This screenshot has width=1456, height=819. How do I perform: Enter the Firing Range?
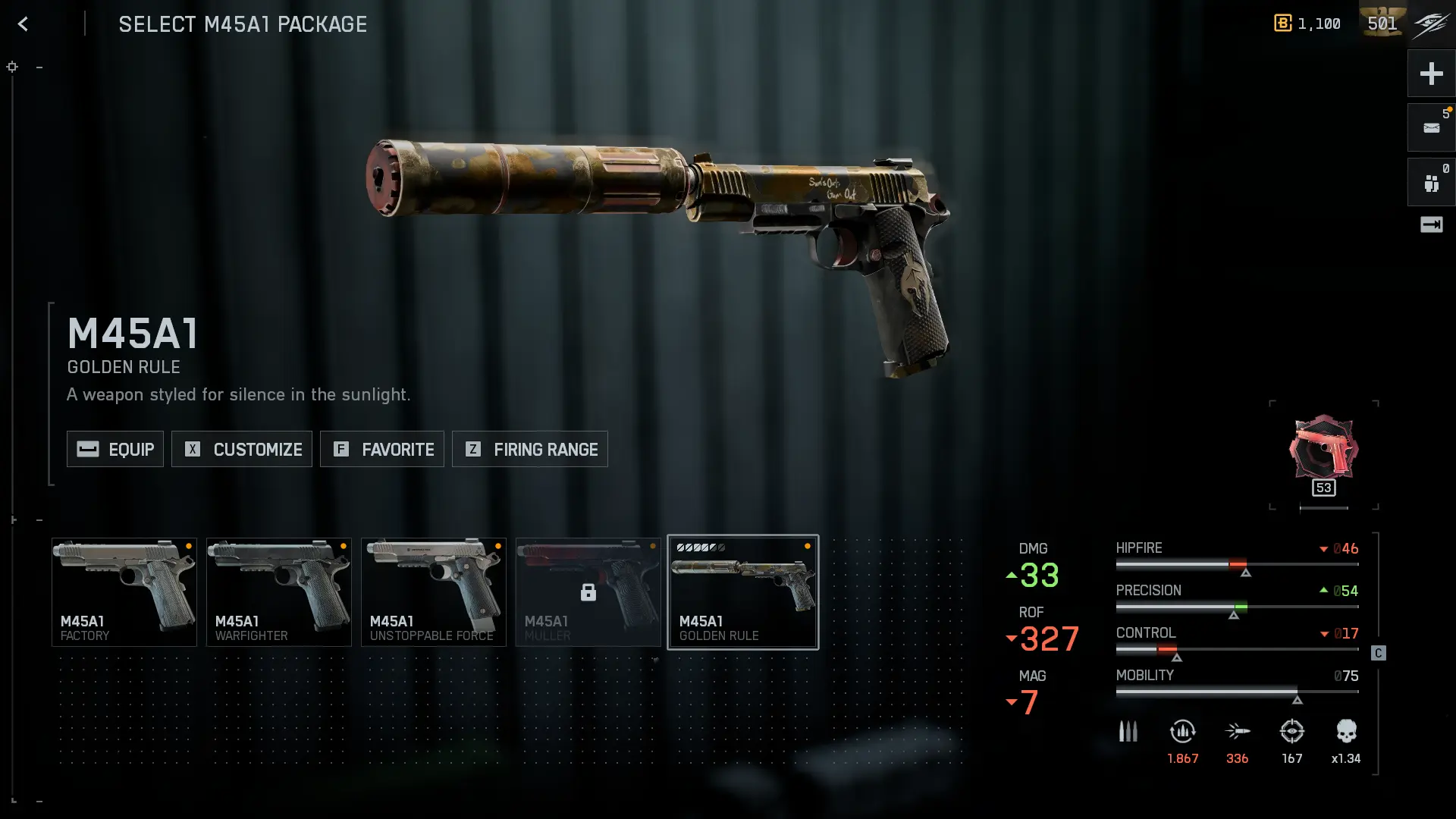[530, 449]
